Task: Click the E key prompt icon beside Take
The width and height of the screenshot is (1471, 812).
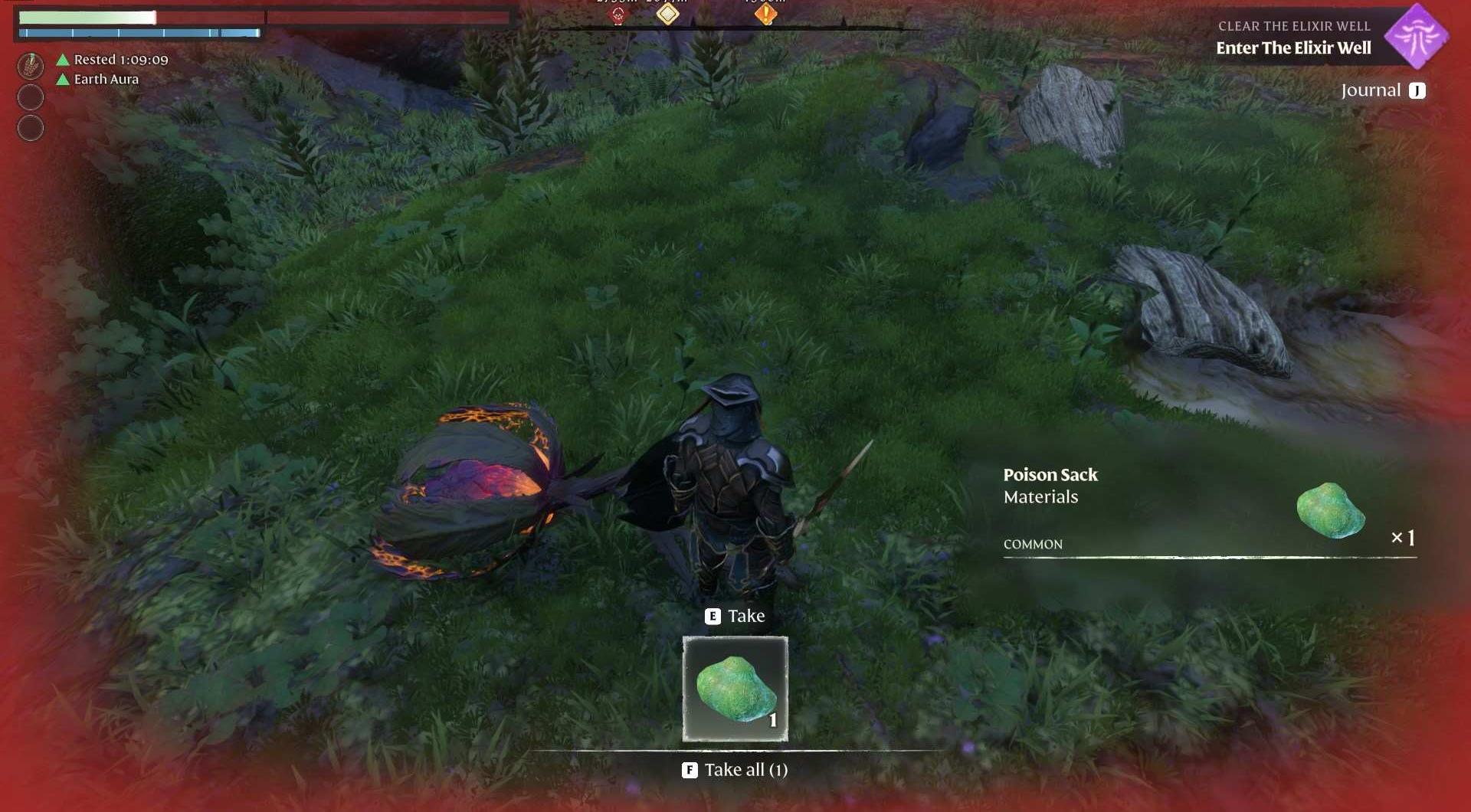Action: tap(711, 615)
